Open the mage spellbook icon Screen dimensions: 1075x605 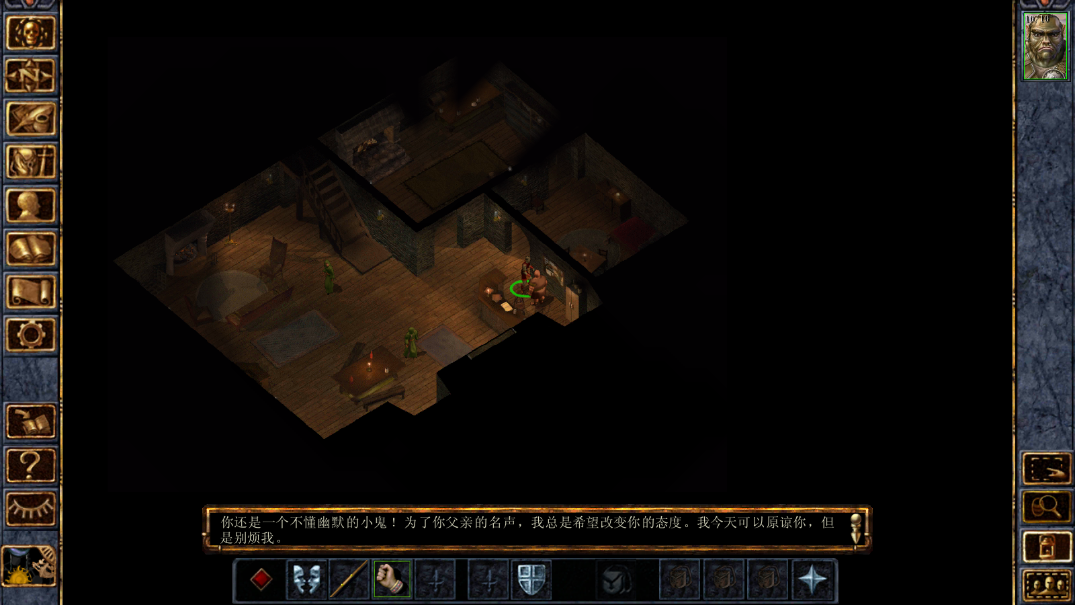[30, 249]
